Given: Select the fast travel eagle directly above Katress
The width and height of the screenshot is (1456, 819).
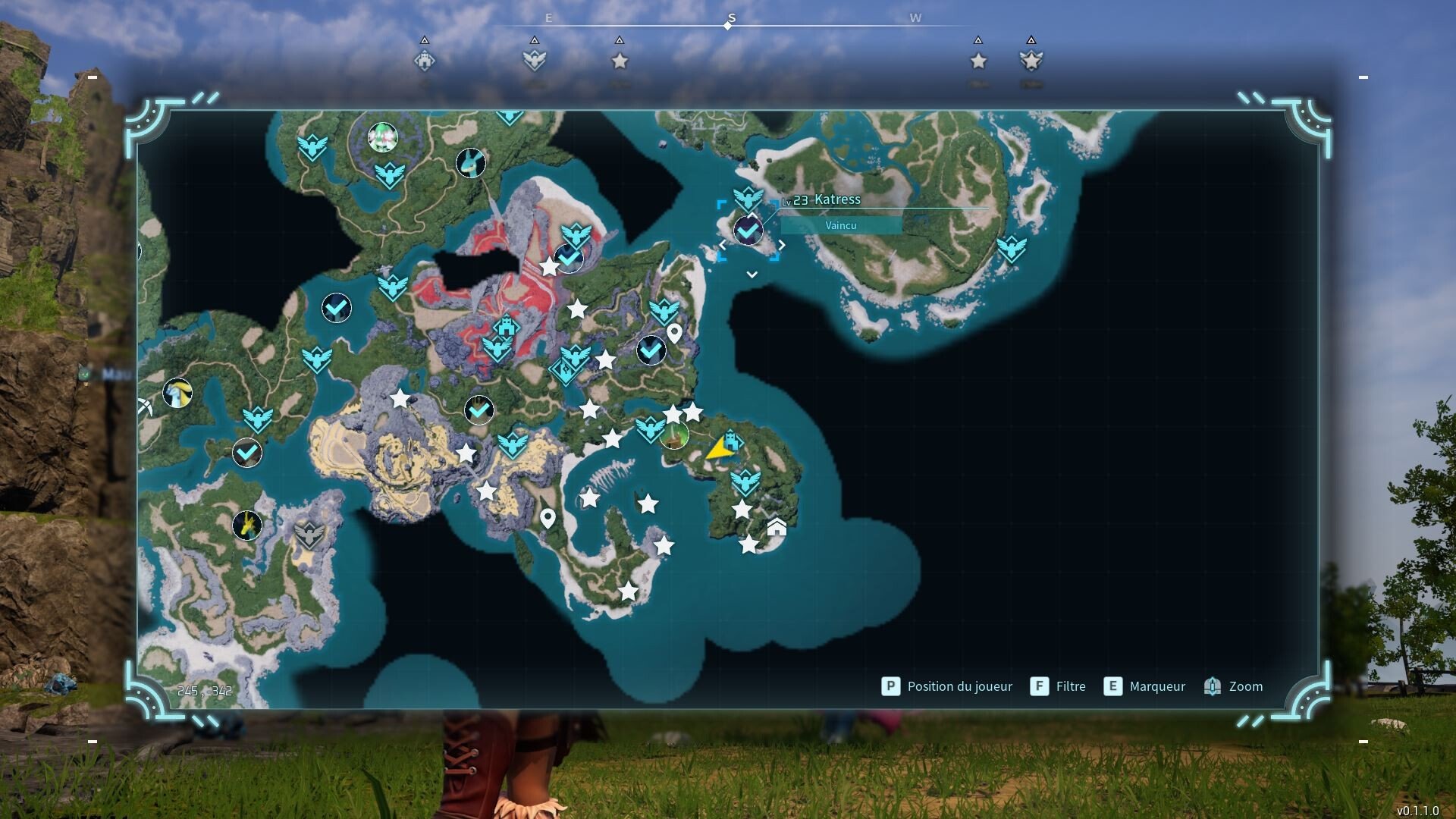Looking at the screenshot, I should tap(748, 198).
